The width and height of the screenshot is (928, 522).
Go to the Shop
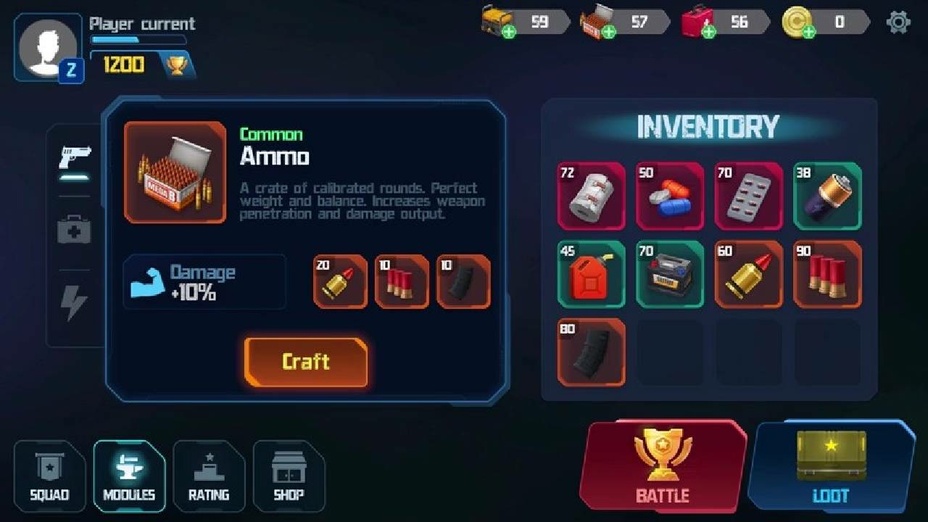click(288, 476)
